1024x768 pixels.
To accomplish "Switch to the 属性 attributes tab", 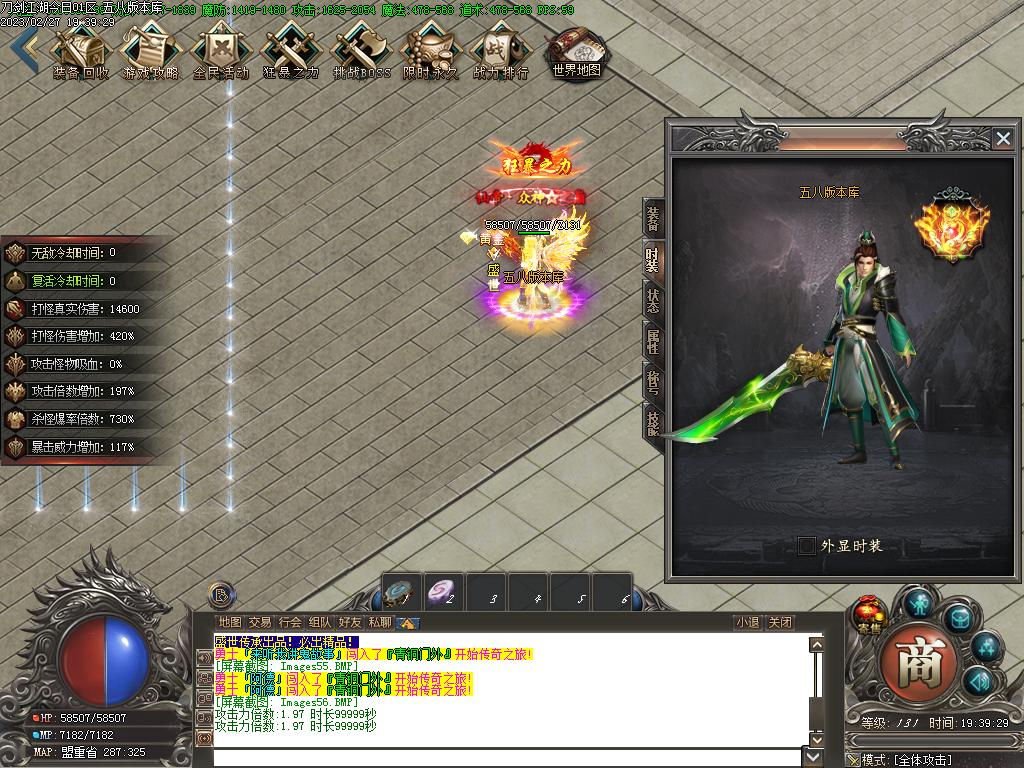I will coord(652,342).
